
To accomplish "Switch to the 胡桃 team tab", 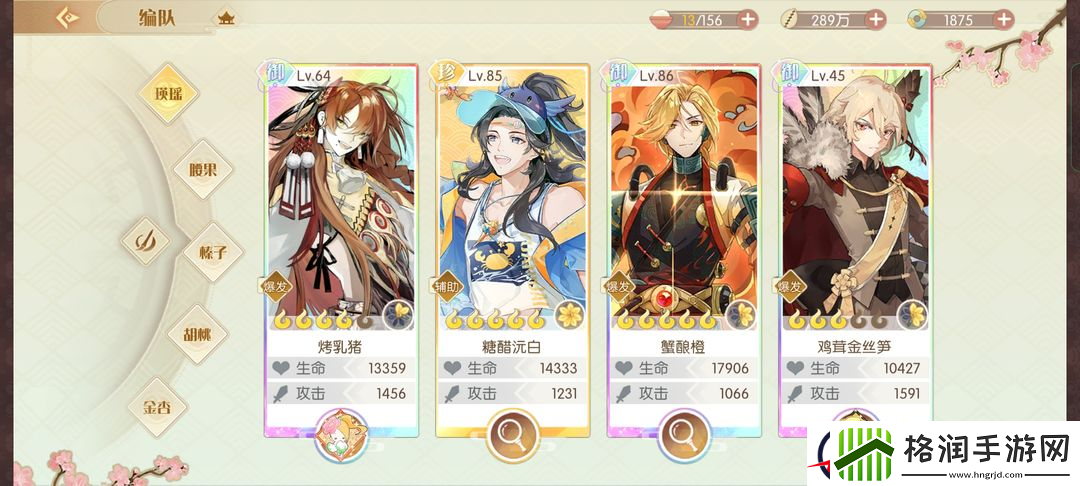I will [198, 334].
